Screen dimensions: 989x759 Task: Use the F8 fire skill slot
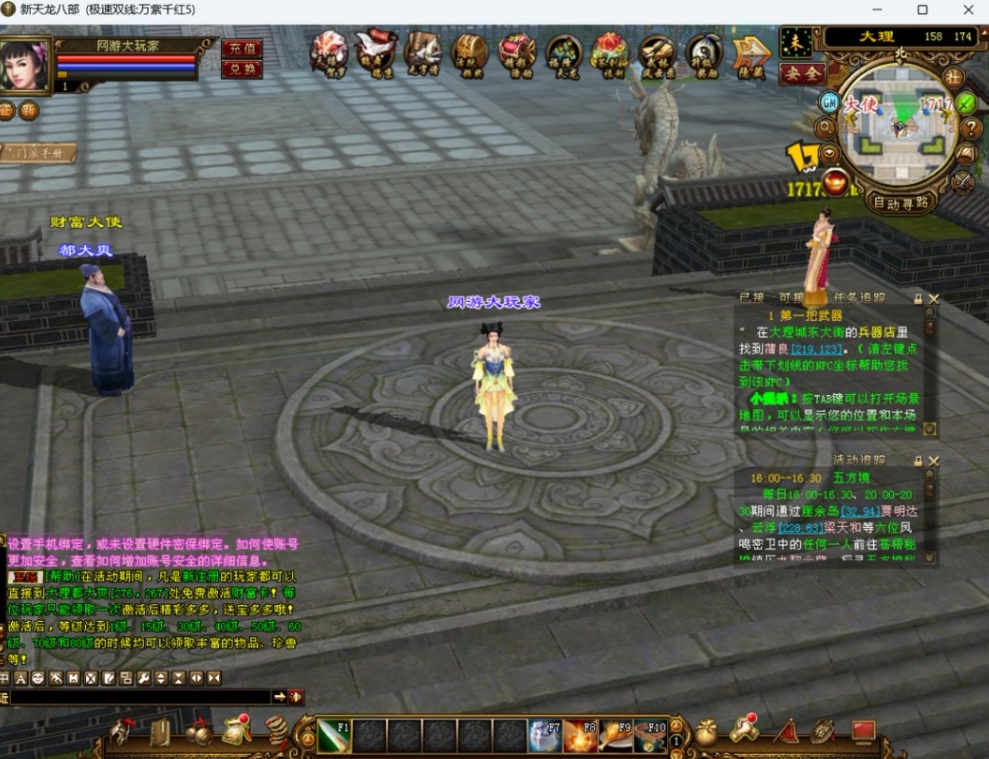pyautogui.click(x=579, y=736)
